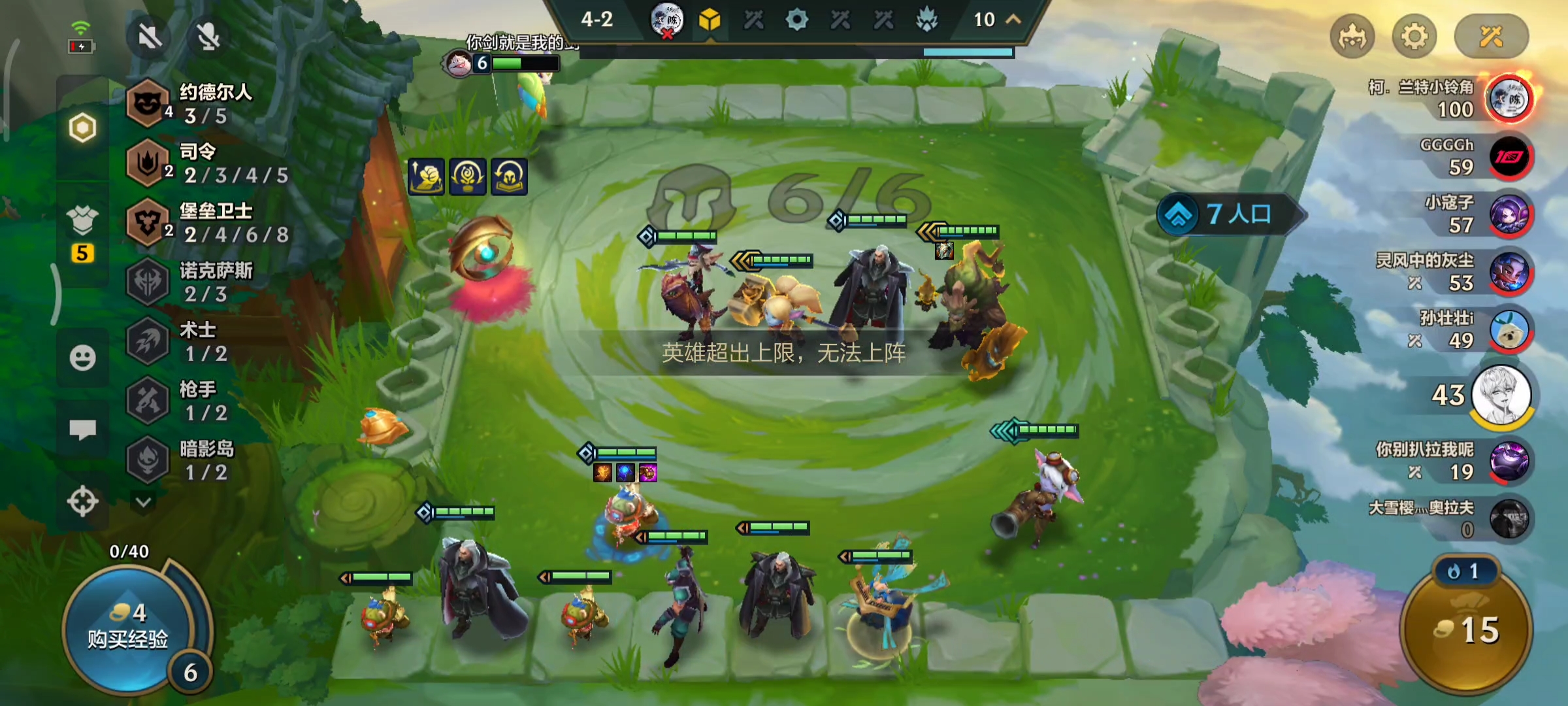Open the crossed-swords button at top right
This screenshot has height=706, width=1568.
(x=1491, y=37)
